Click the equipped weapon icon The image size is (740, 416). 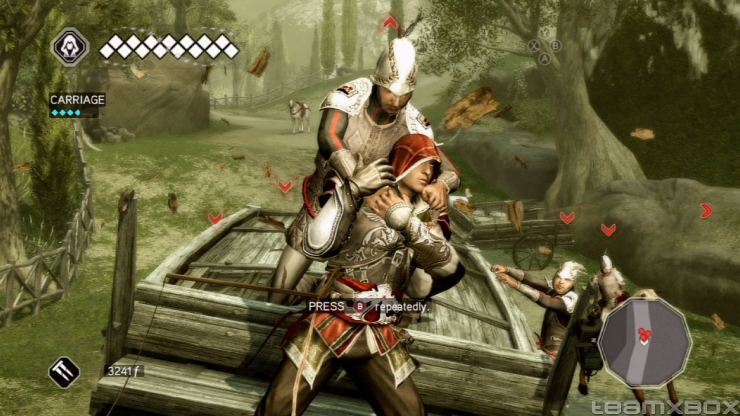(64, 372)
